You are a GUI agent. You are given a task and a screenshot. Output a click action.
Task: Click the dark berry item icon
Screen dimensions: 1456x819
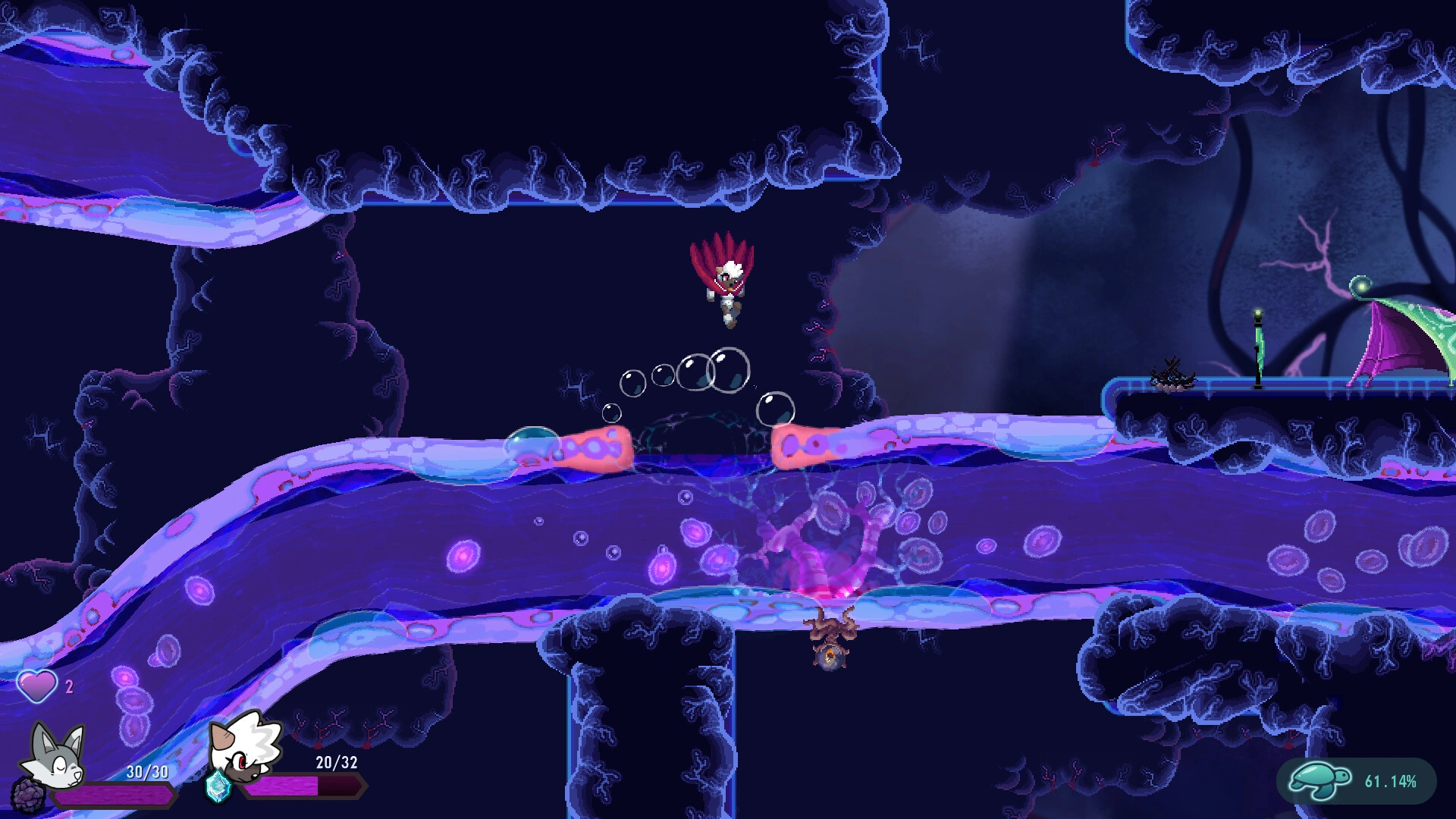(x=28, y=795)
